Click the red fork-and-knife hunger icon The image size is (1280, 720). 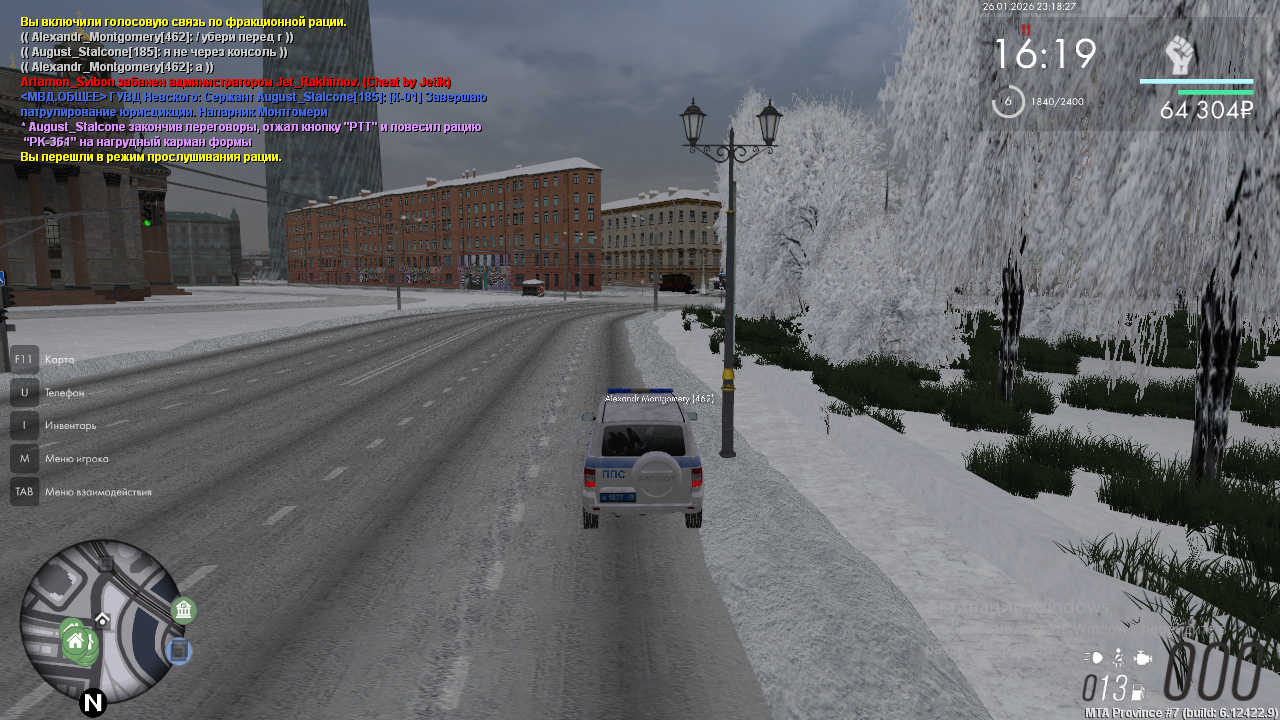[1025, 30]
